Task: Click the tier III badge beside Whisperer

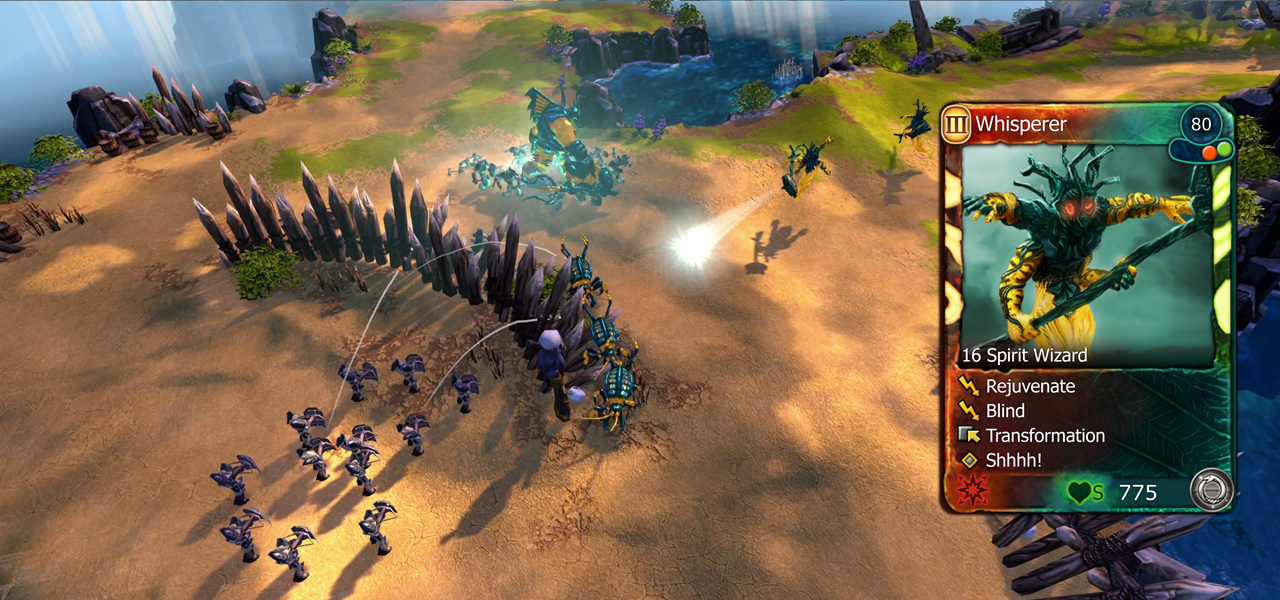Action: coord(957,124)
